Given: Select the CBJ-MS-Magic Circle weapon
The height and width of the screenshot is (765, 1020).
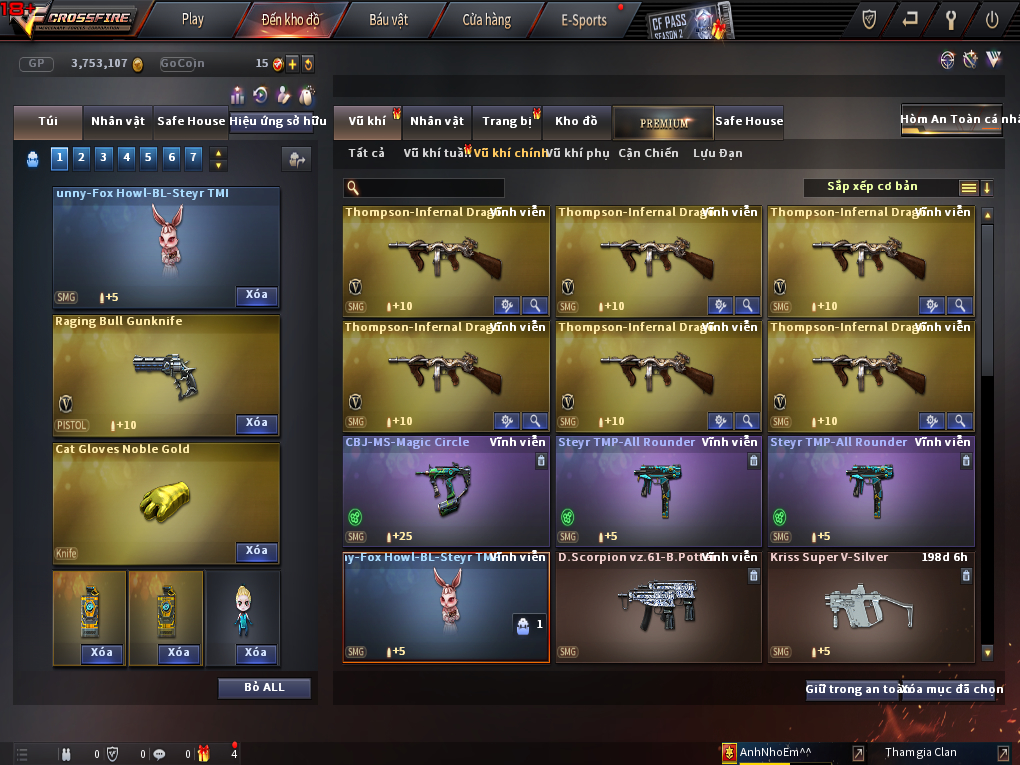Looking at the screenshot, I should [x=445, y=490].
